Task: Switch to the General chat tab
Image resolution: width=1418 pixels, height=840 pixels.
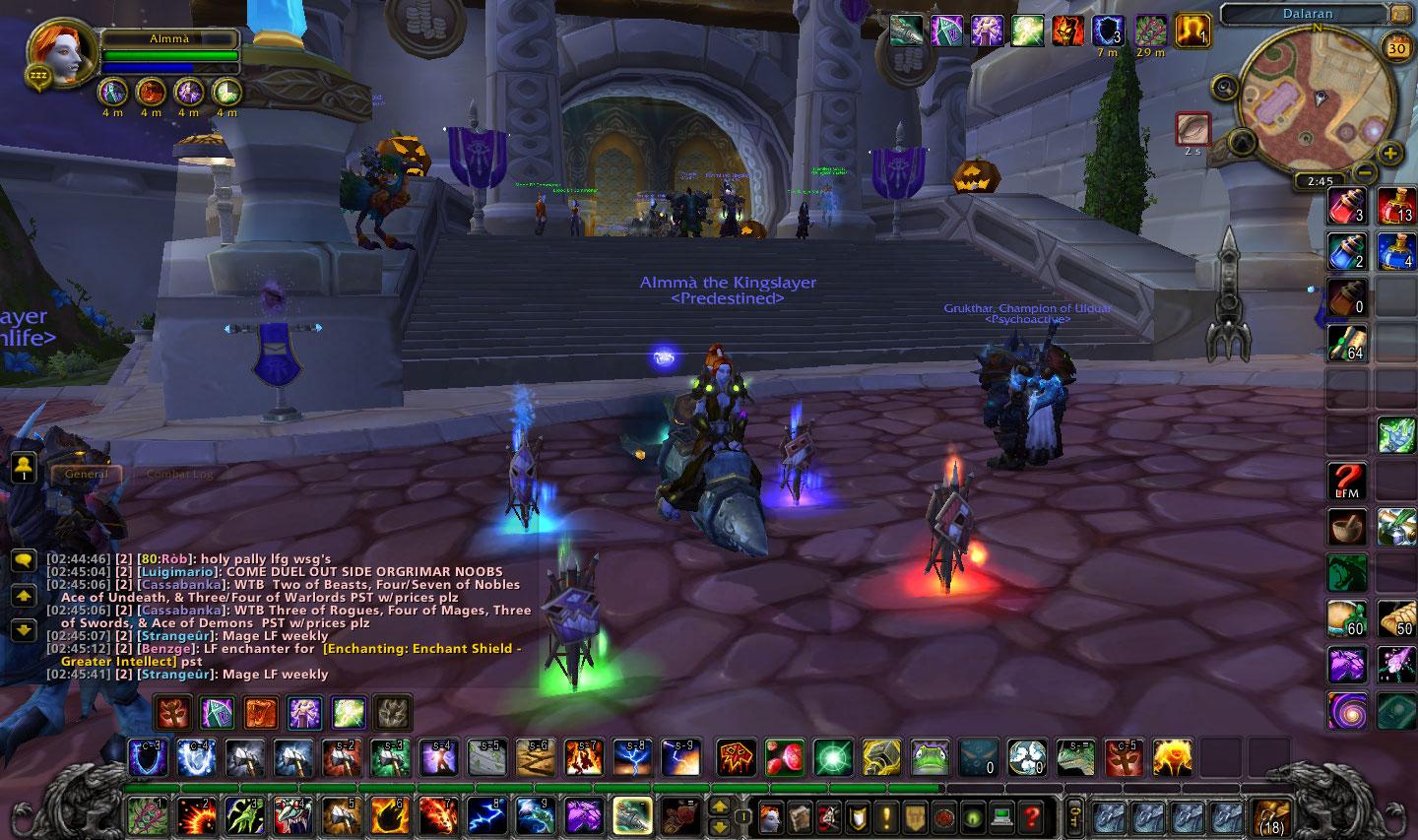Action: (87, 474)
